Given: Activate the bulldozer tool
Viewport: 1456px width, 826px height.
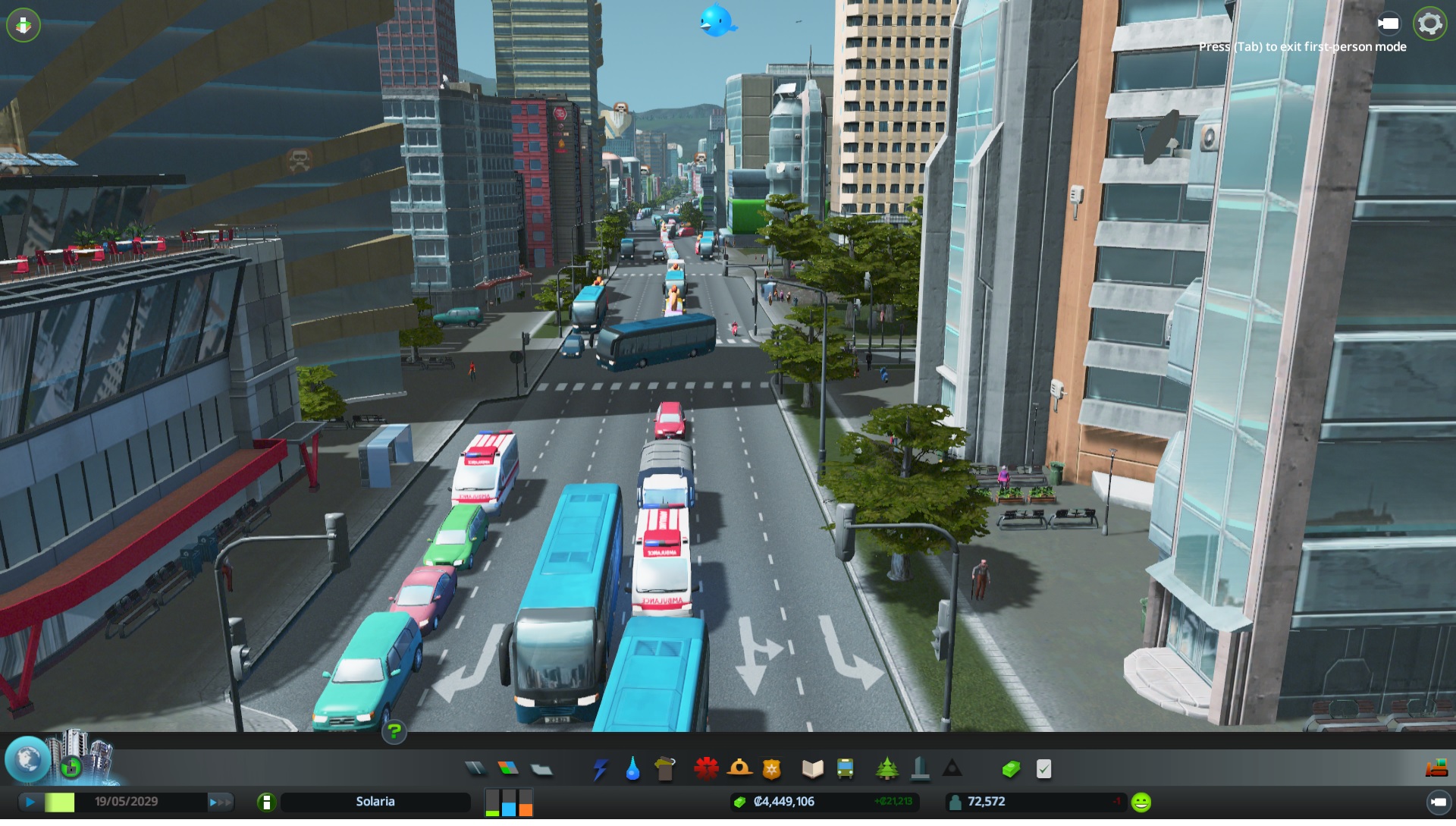Looking at the screenshot, I should pos(1436,769).
